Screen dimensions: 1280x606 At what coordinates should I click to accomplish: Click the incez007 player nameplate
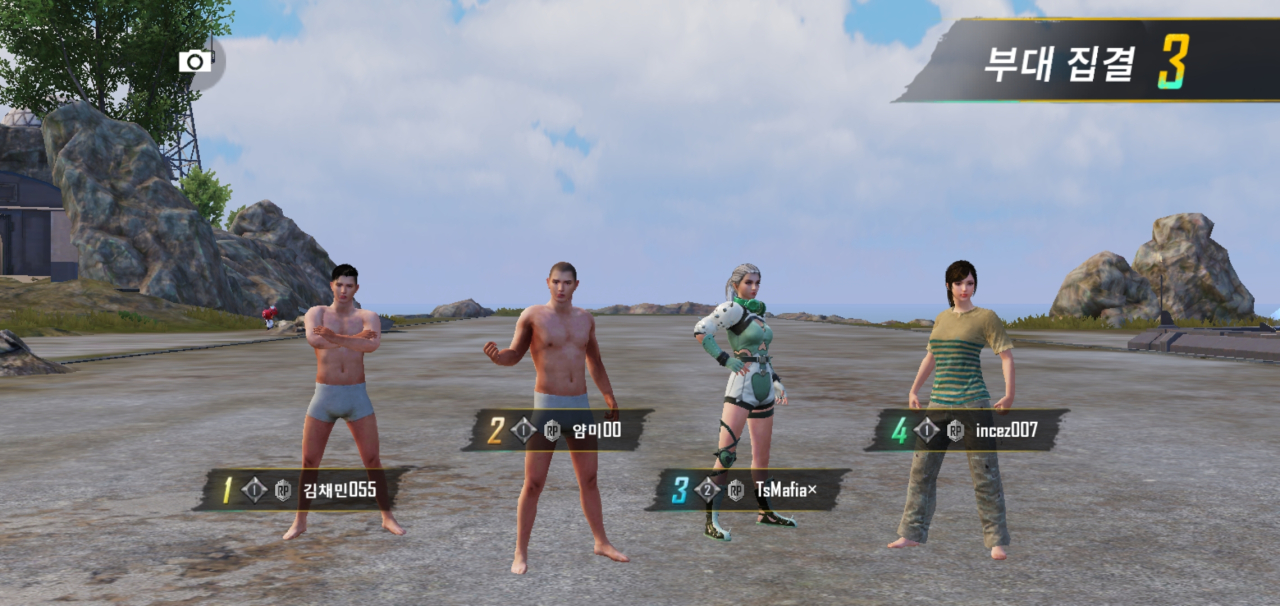(967, 431)
